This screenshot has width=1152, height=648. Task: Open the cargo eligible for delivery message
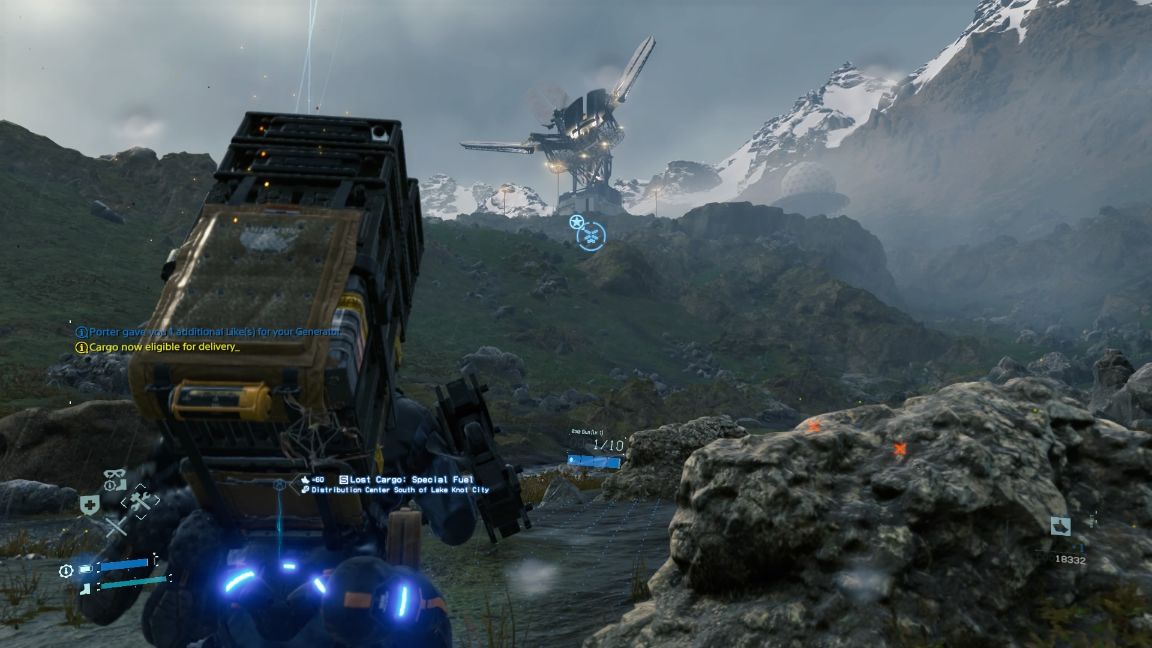pos(158,347)
